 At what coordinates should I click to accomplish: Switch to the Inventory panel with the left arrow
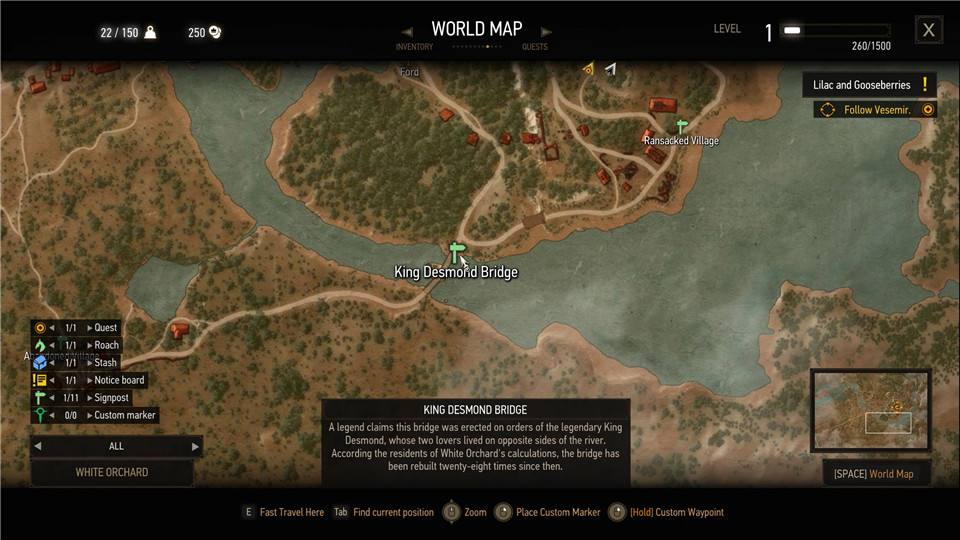point(407,31)
